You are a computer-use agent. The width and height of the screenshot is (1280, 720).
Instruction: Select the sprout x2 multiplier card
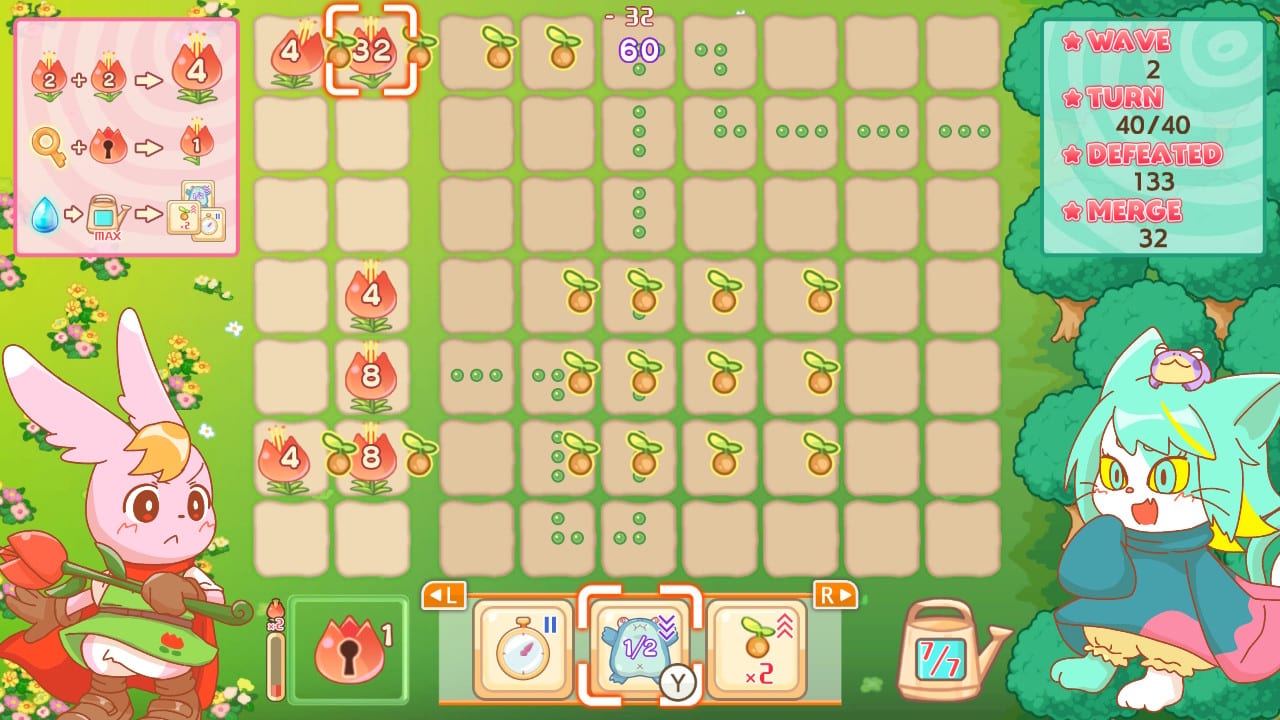tap(757, 648)
